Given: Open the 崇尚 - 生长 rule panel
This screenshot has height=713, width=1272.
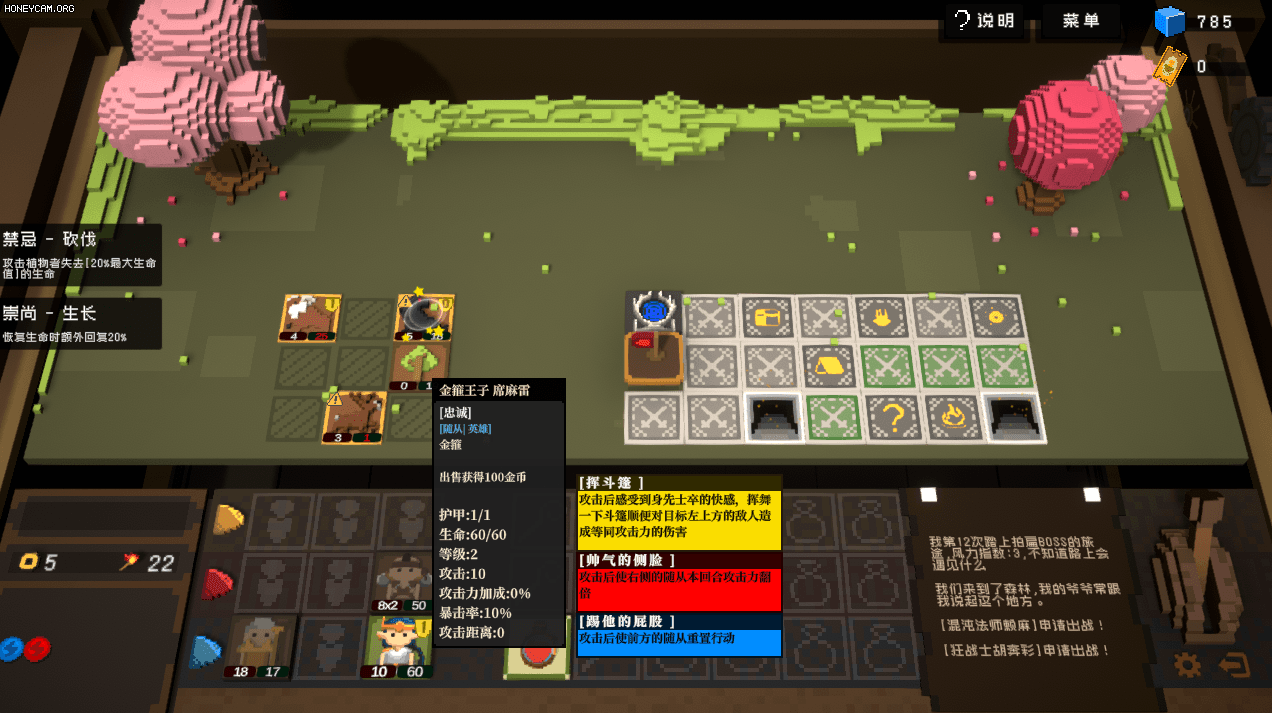Looking at the screenshot, I should pyautogui.click(x=80, y=323).
